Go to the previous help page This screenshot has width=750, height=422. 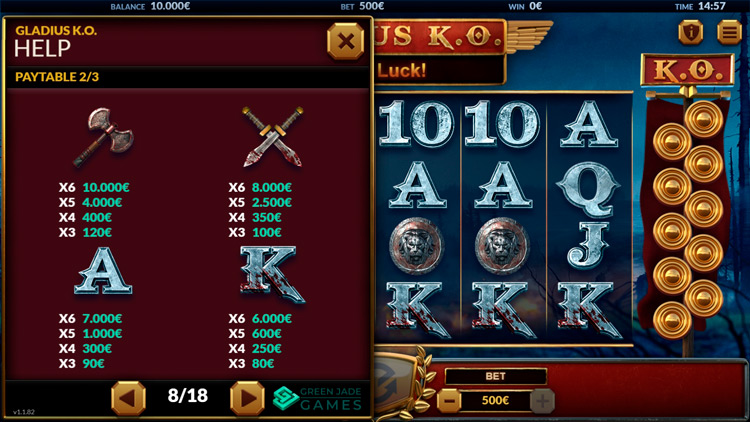click(x=128, y=397)
